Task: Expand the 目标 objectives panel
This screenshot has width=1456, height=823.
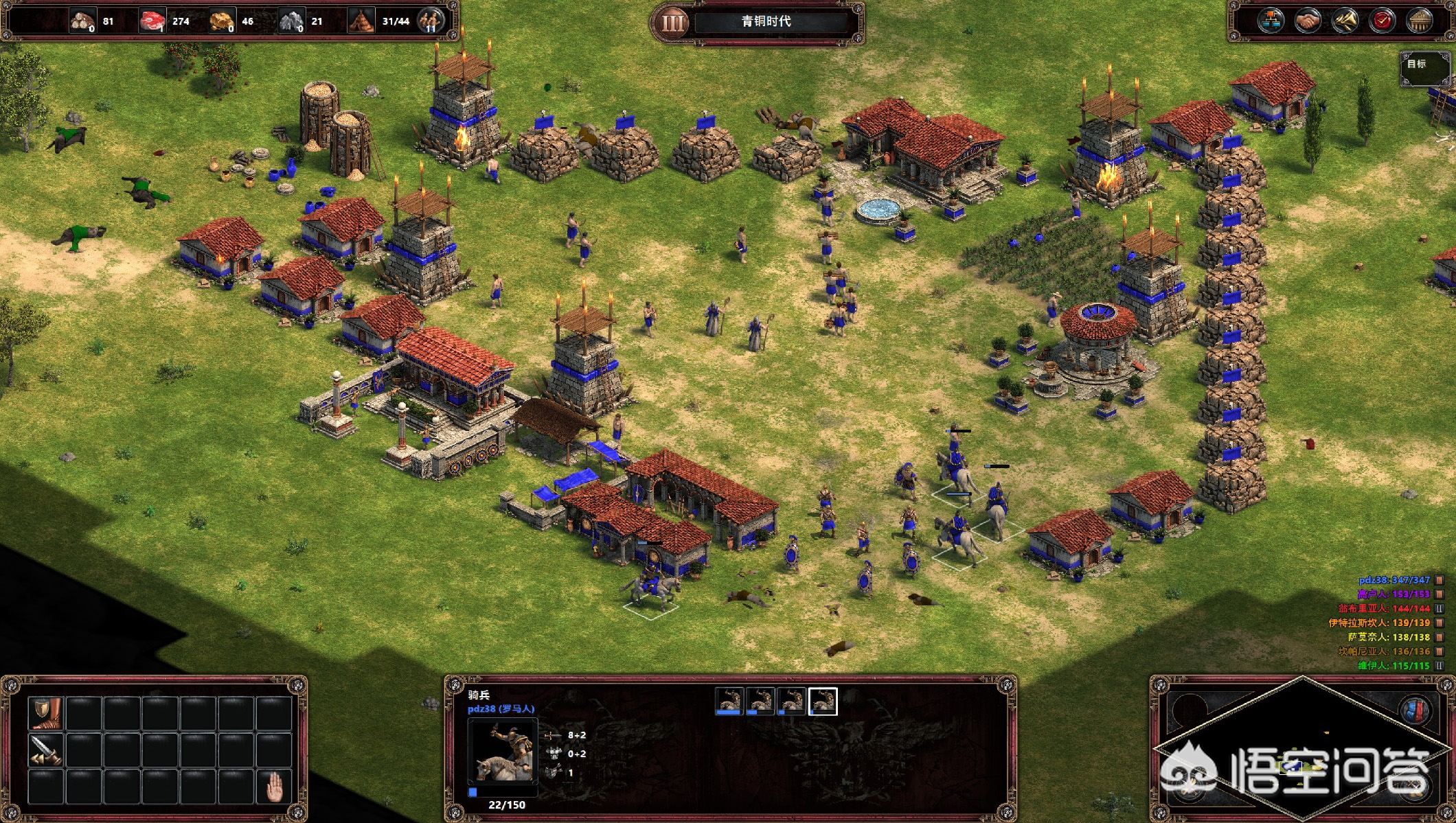Action: pyautogui.click(x=1424, y=67)
